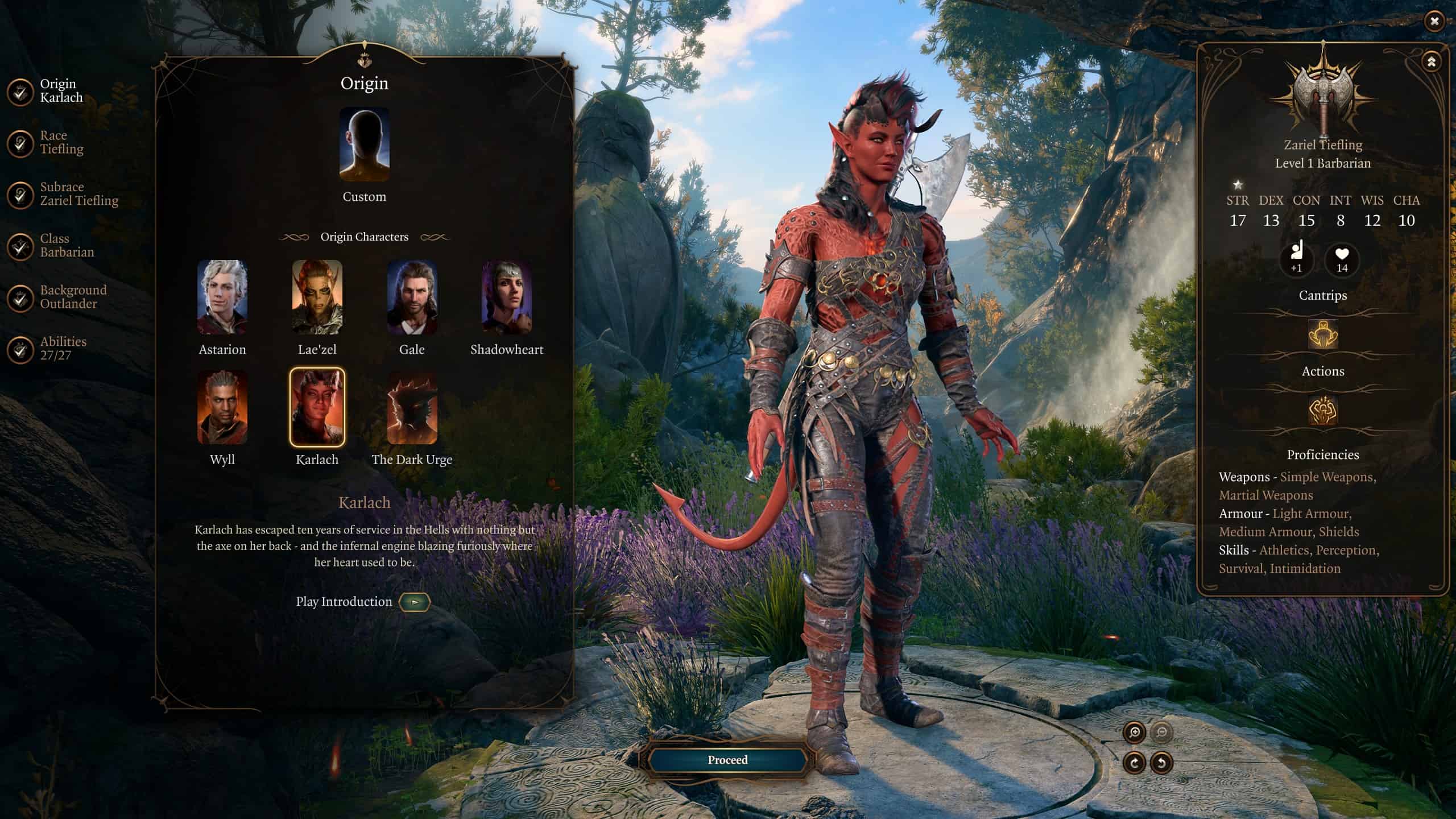
Task: Expand the Abilities 27/27 step
Action: (63, 348)
